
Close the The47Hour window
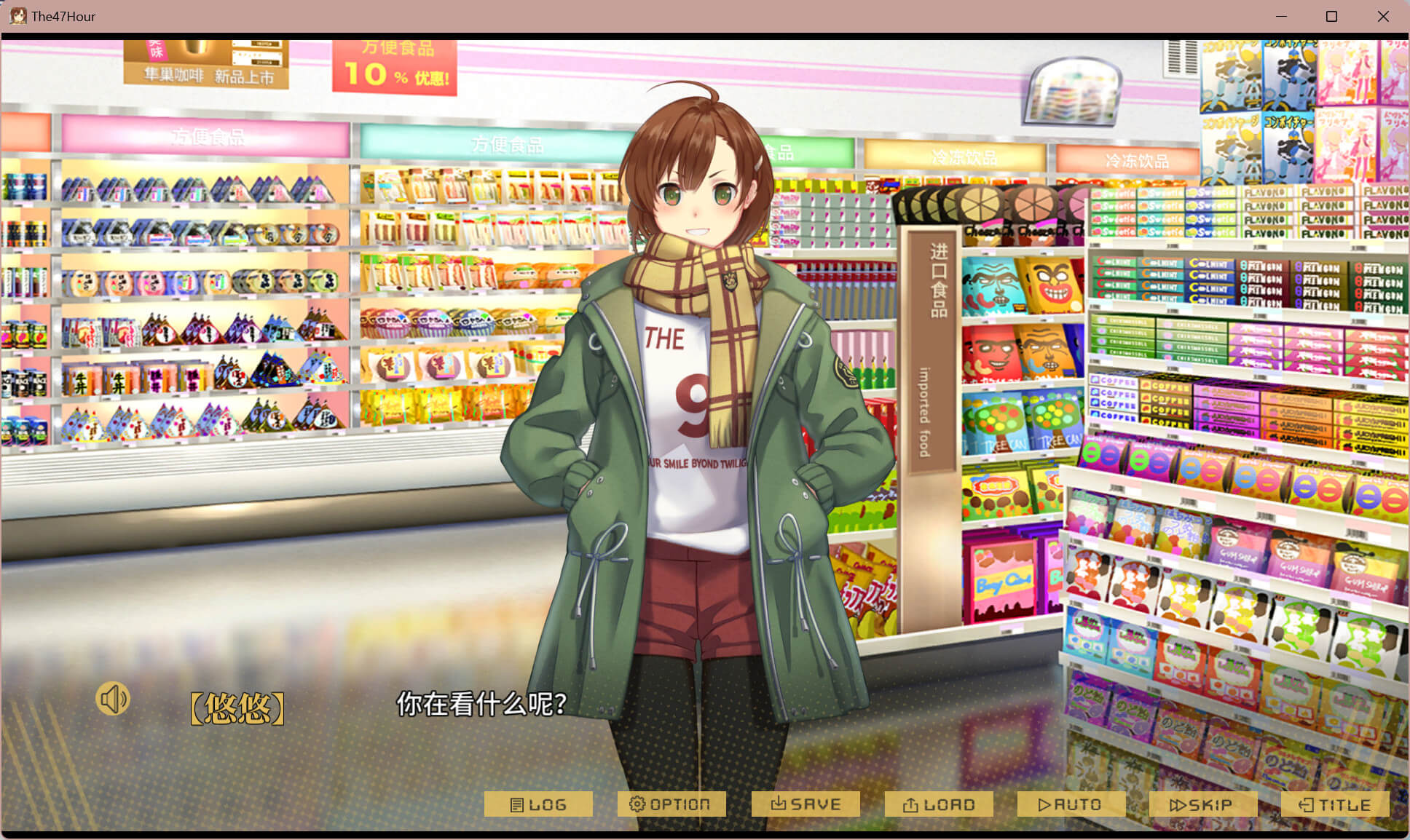tap(1383, 16)
